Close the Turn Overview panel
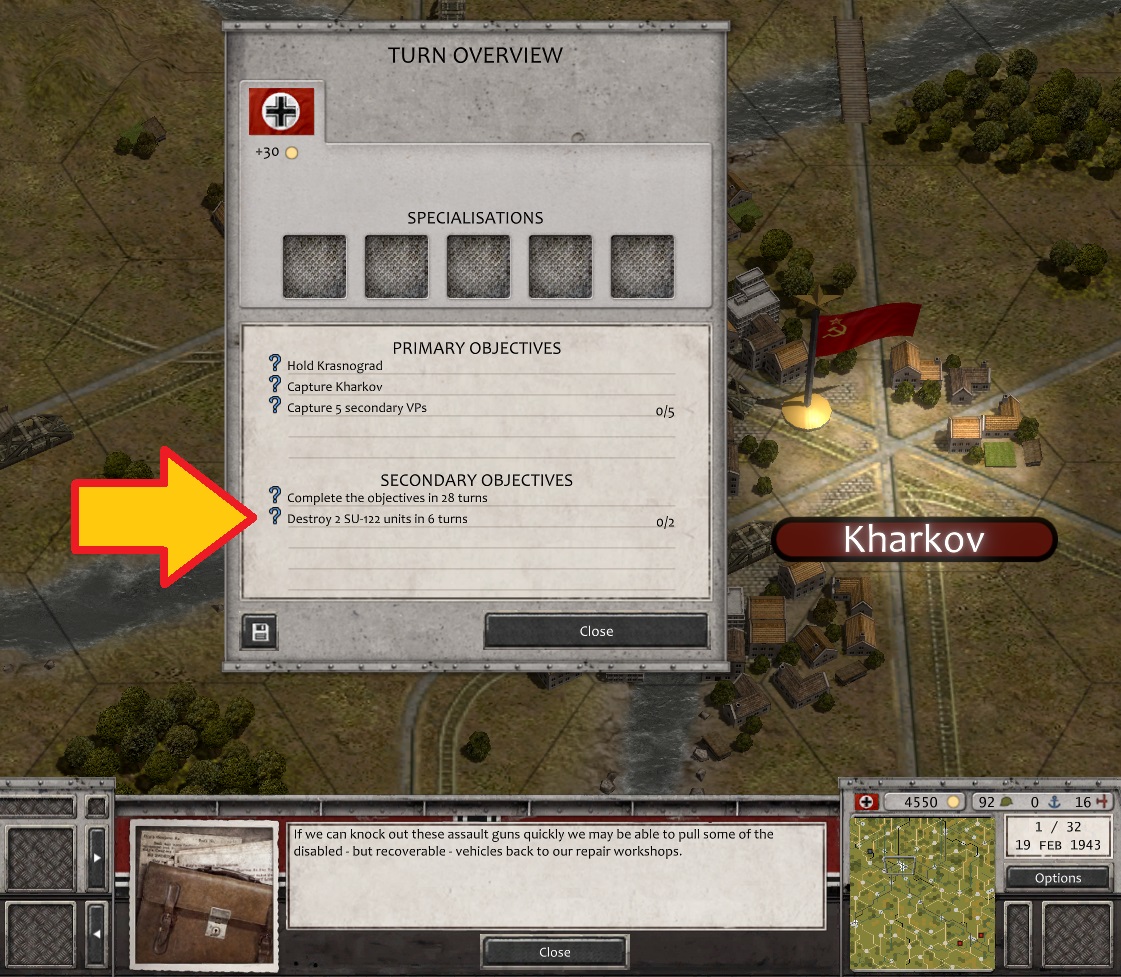Viewport: 1121px width, 977px height. pyautogui.click(x=596, y=631)
